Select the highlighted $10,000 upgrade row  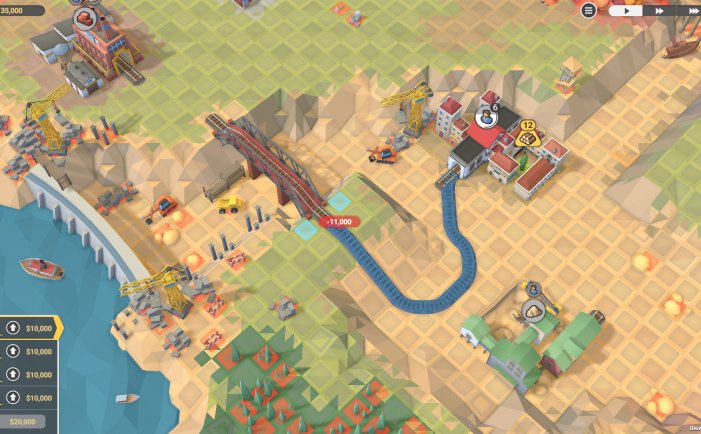pyautogui.click(x=29, y=327)
